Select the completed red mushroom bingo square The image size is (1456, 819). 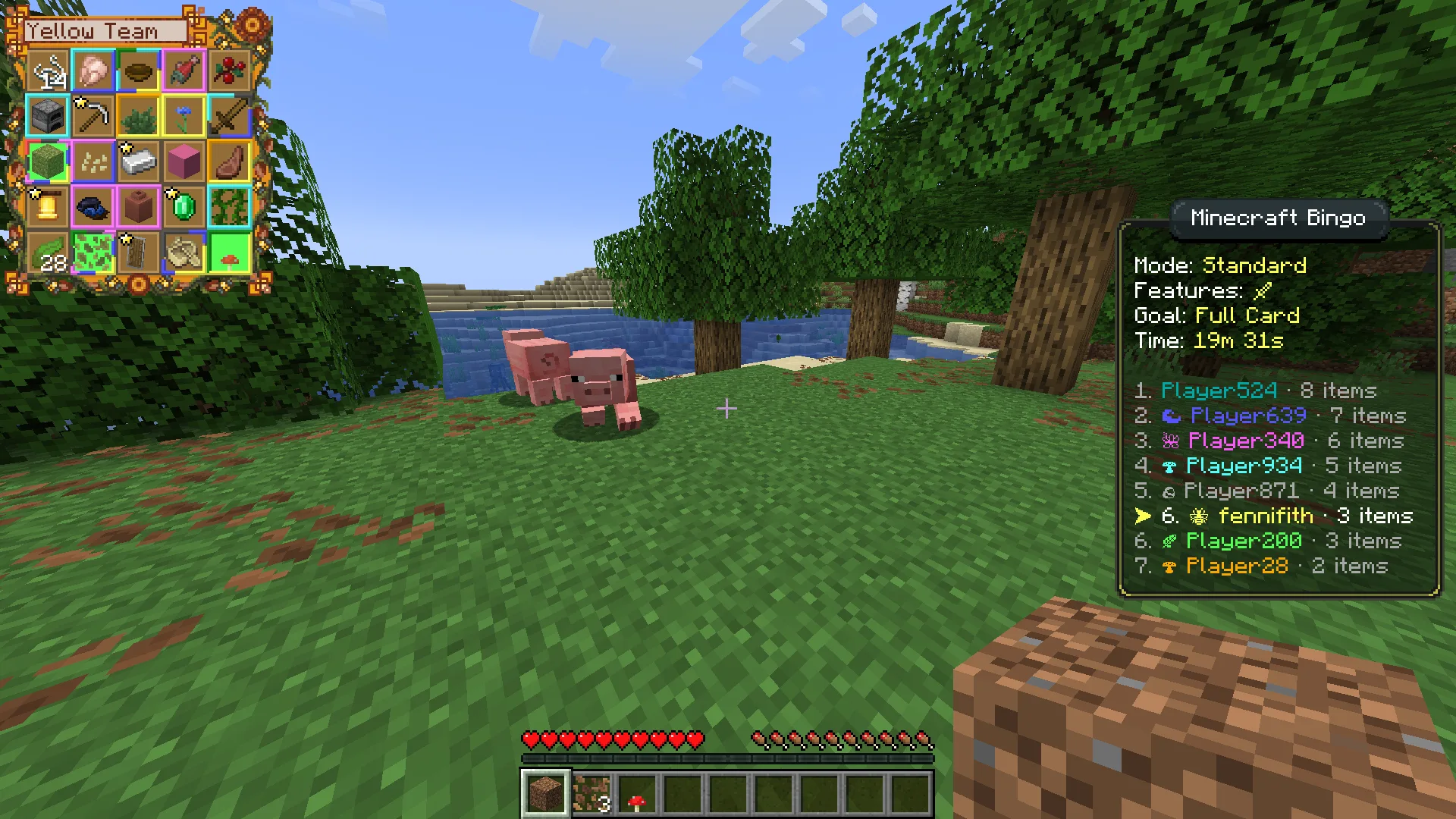pyautogui.click(x=231, y=253)
